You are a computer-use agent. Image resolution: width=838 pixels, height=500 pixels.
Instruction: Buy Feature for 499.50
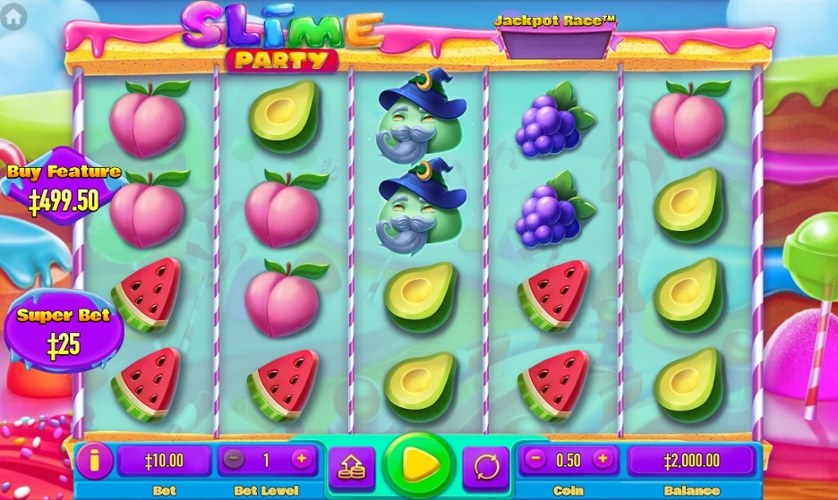63,190
